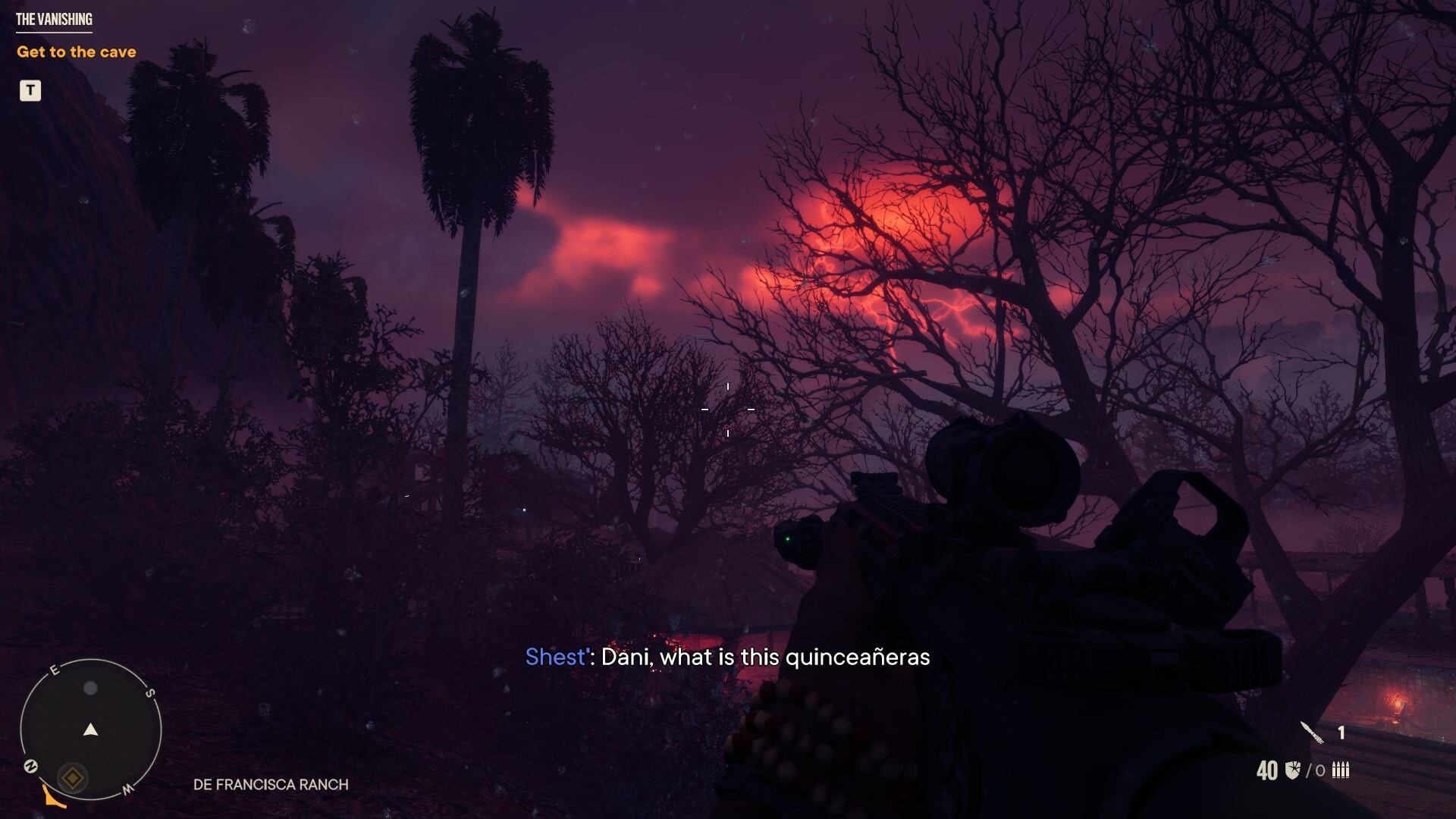Viewport: 1456px width, 819px height.
Task: Click the ammo magazine bullets icon
Action: [1341, 771]
